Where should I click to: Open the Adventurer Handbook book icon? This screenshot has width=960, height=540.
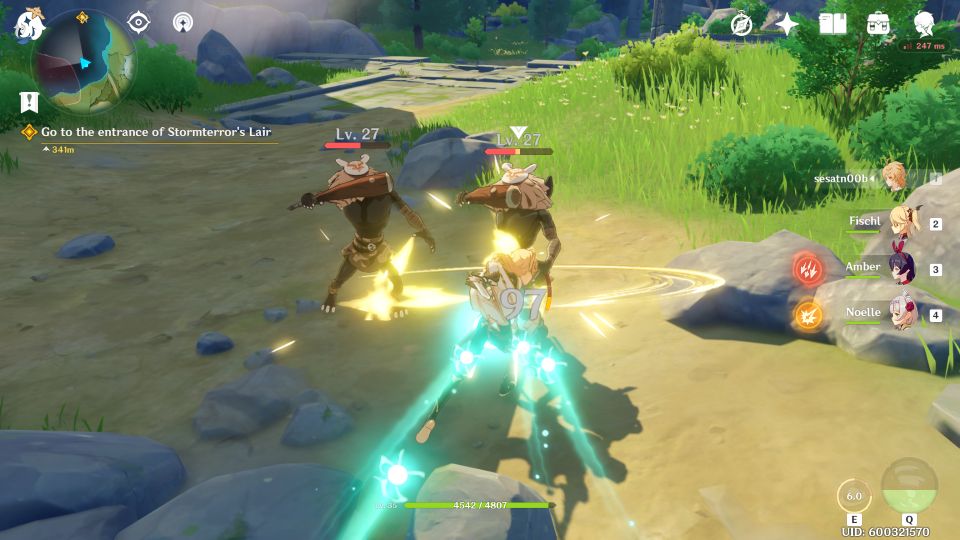point(832,23)
